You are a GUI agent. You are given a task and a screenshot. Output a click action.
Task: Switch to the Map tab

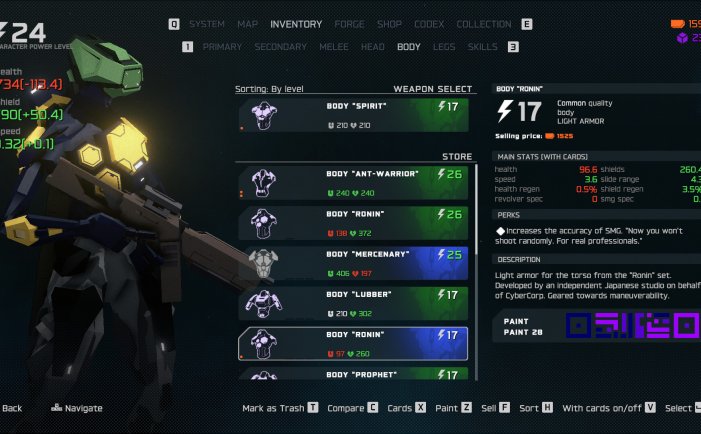click(x=247, y=24)
